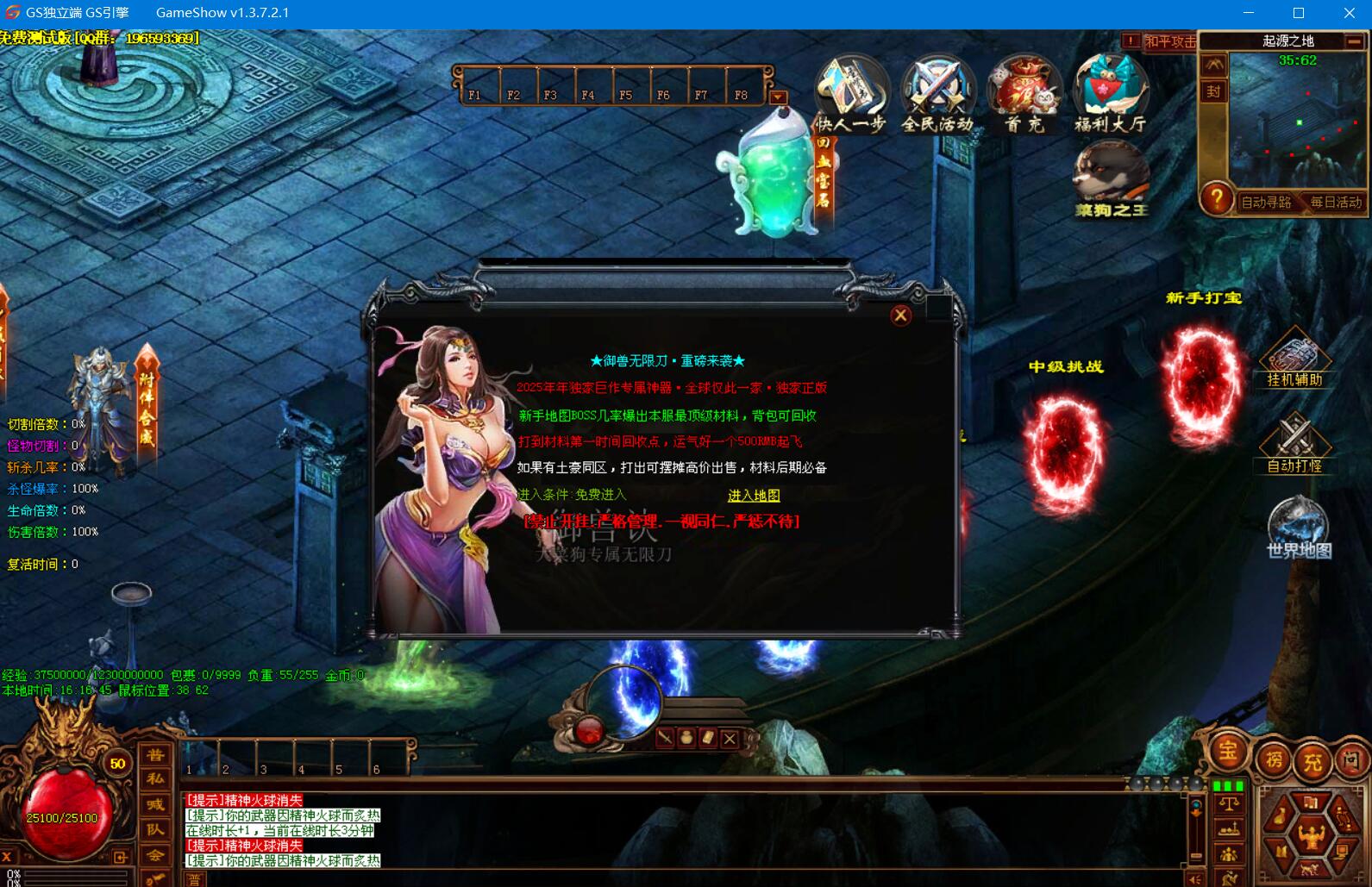Image resolution: width=1372 pixels, height=887 pixels.
Task: Open the 每日活动 daily activities
Action: tap(1336, 203)
